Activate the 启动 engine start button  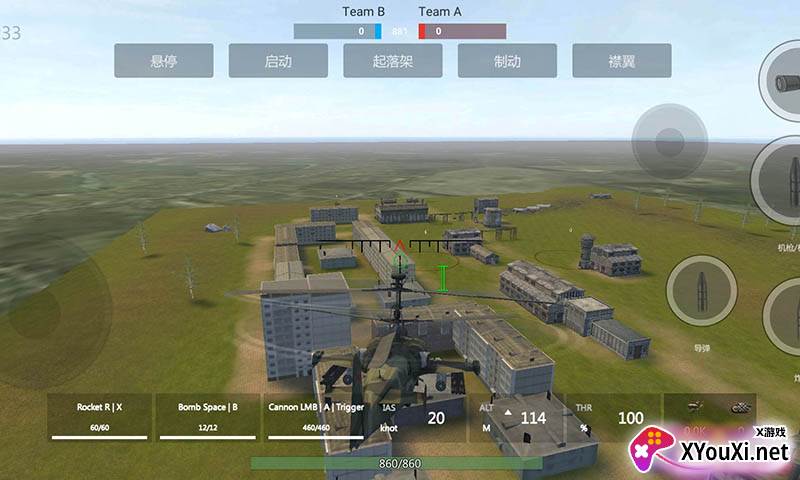(x=278, y=61)
